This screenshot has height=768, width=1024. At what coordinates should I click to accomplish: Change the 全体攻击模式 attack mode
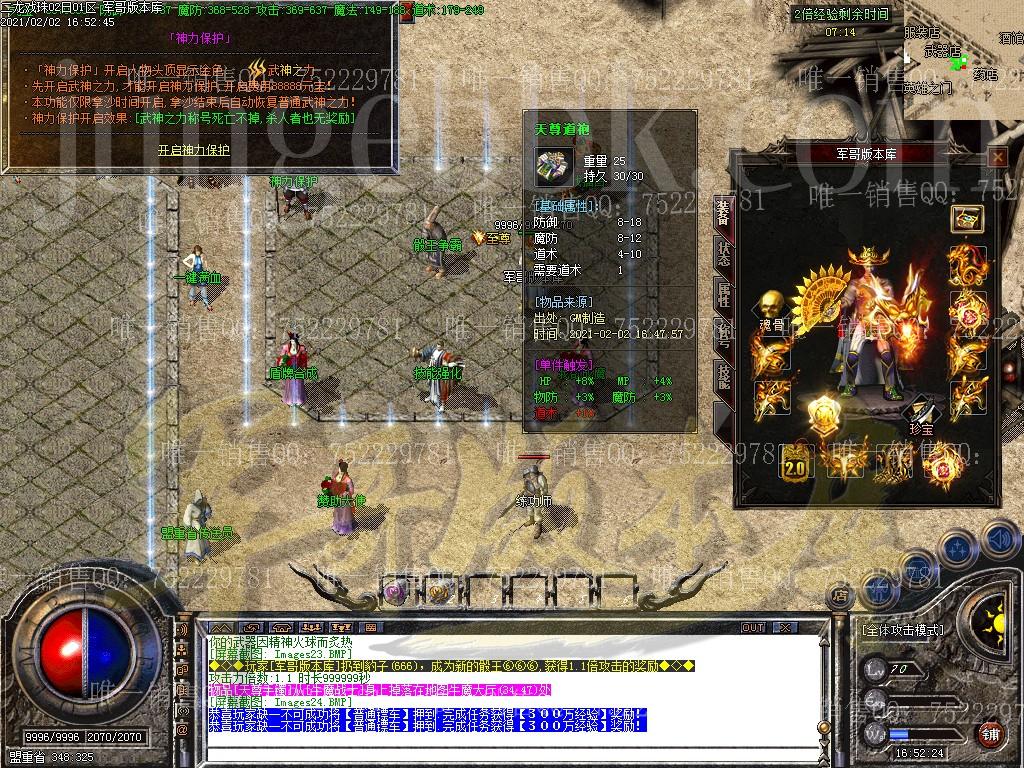[x=902, y=631]
